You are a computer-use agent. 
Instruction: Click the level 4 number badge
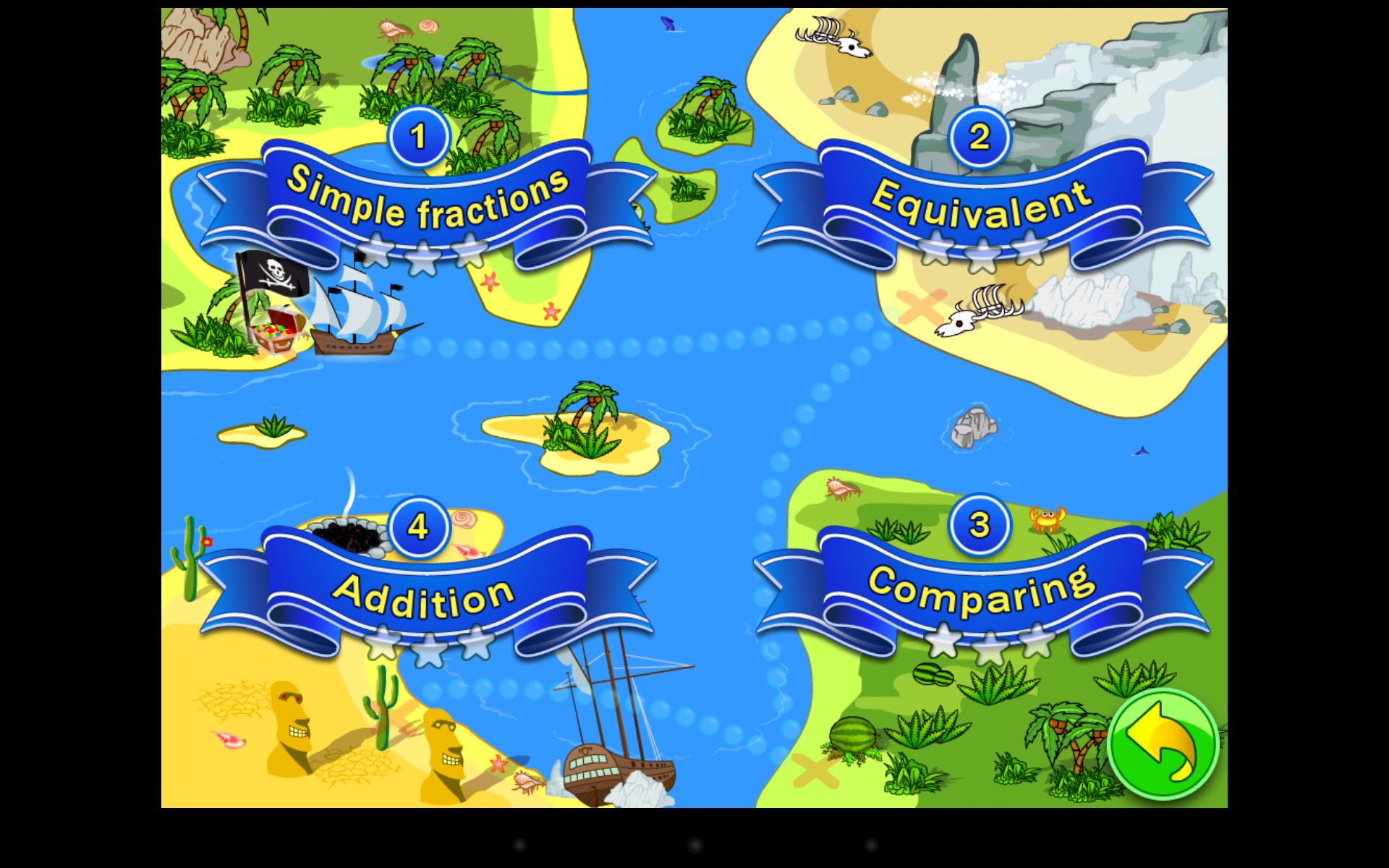pyautogui.click(x=417, y=528)
